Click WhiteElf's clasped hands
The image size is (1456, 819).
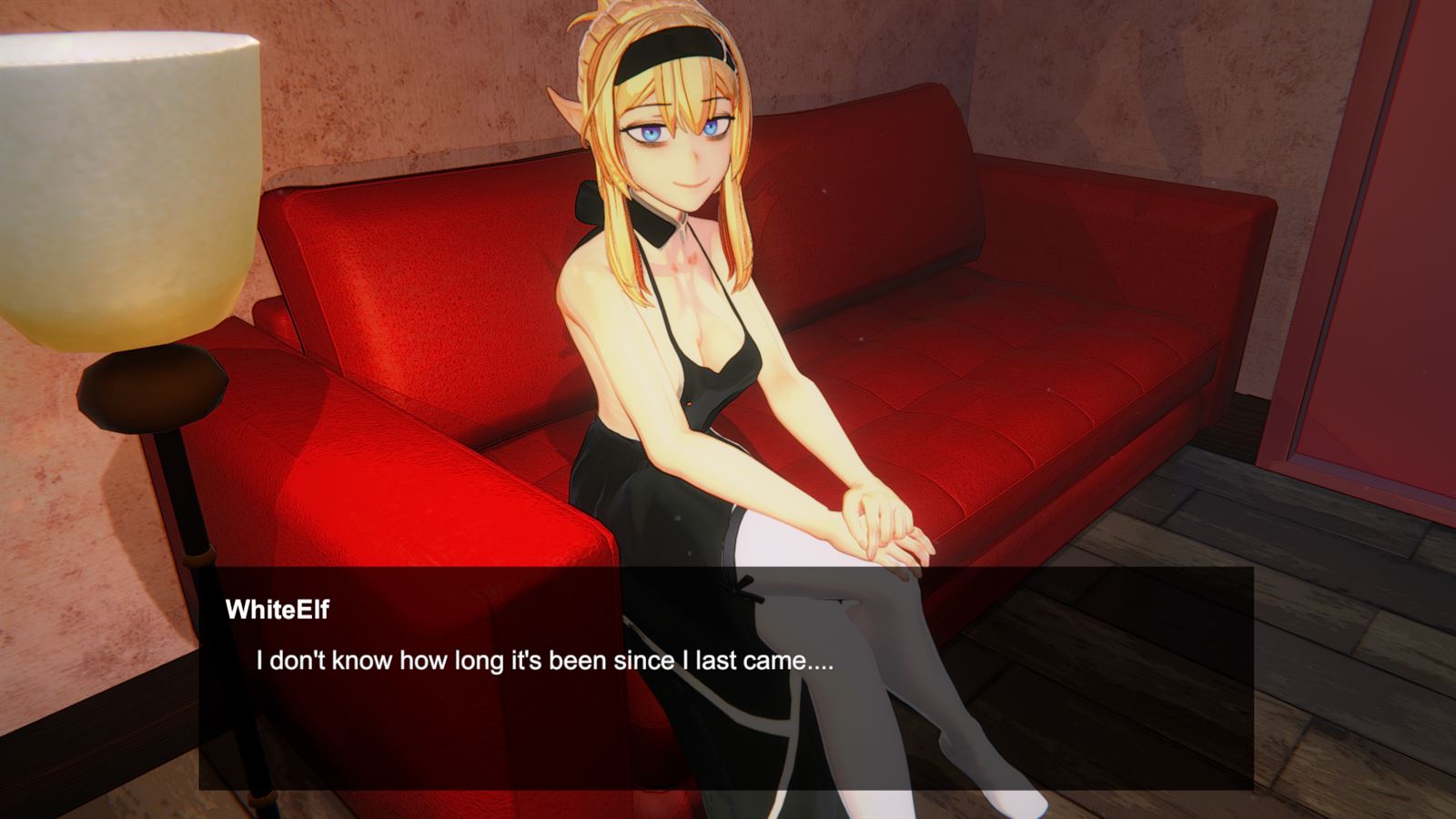[878, 523]
